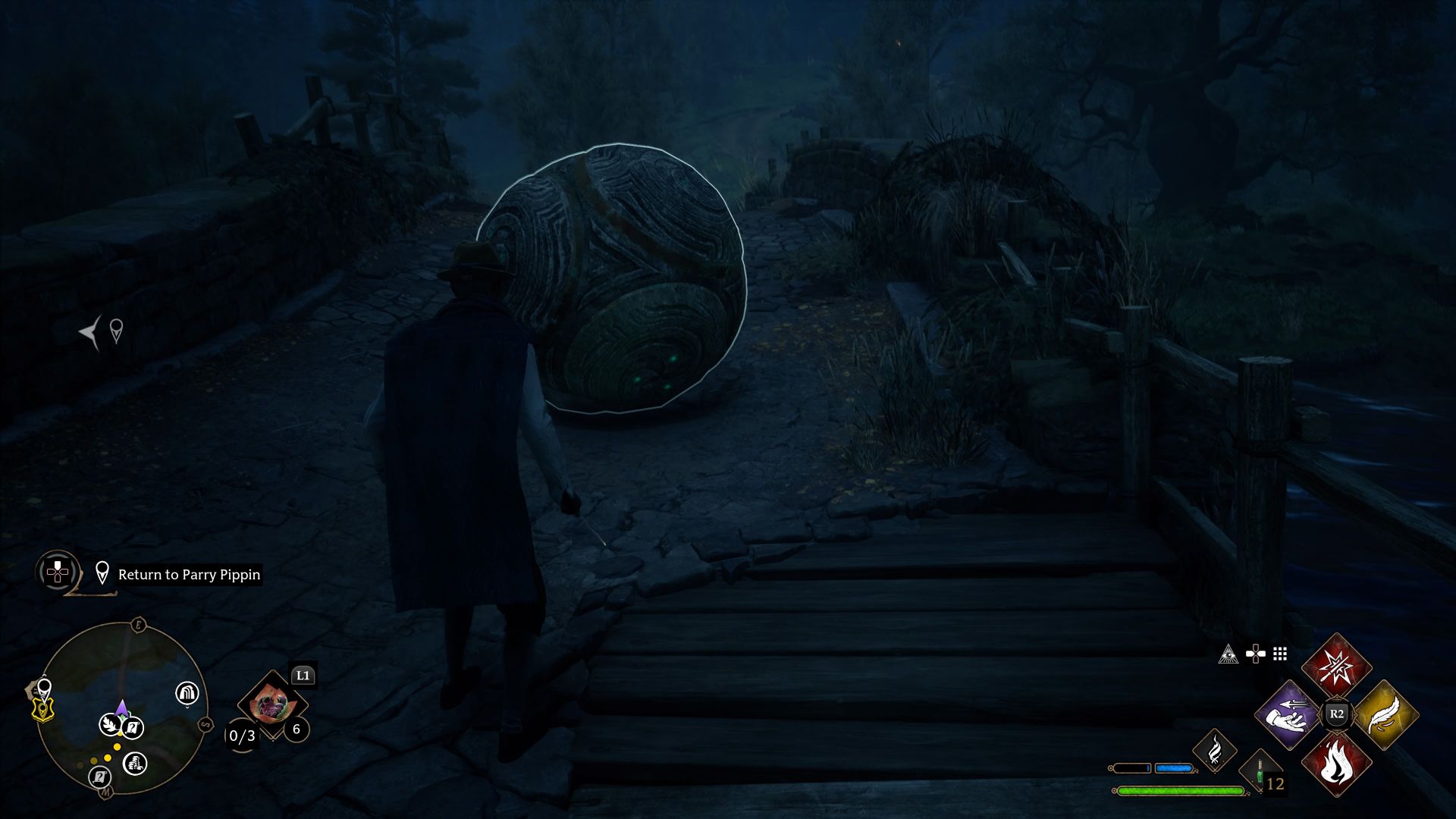Trigger the ancient magic wisp icon
The image size is (1456, 819).
tap(1214, 750)
